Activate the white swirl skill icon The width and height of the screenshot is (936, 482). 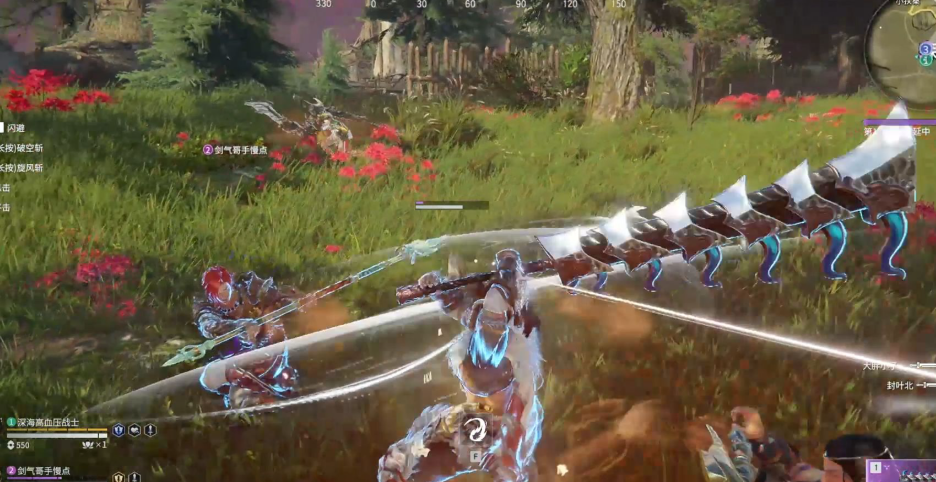[475, 430]
